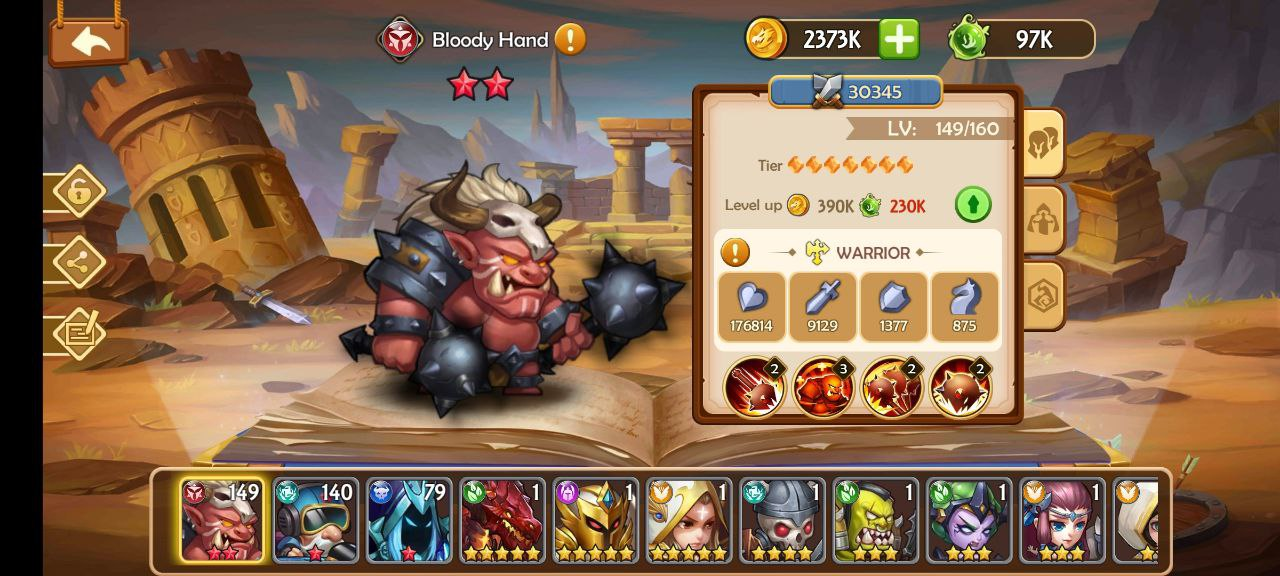Pick the green orc hero portrait
1280x576 pixels.
point(875,521)
